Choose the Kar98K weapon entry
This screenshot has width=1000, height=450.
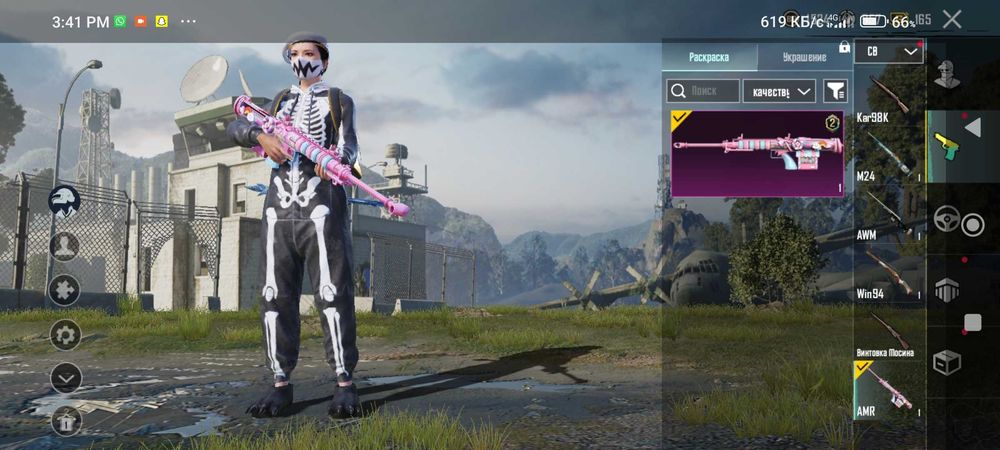pyautogui.click(x=888, y=95)
